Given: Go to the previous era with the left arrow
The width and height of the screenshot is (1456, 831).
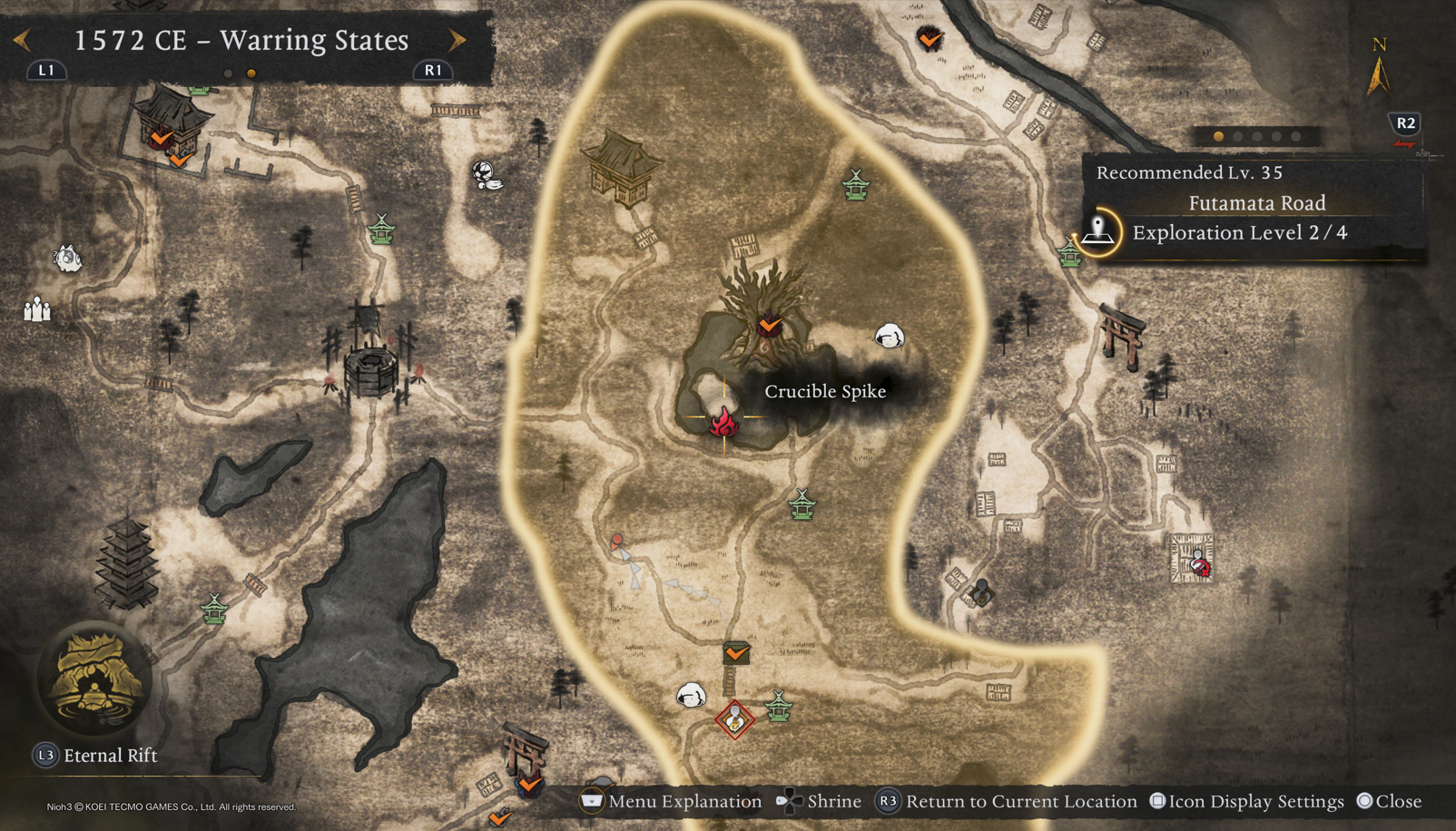Looking at the screenshot, I should coord(23,40).
